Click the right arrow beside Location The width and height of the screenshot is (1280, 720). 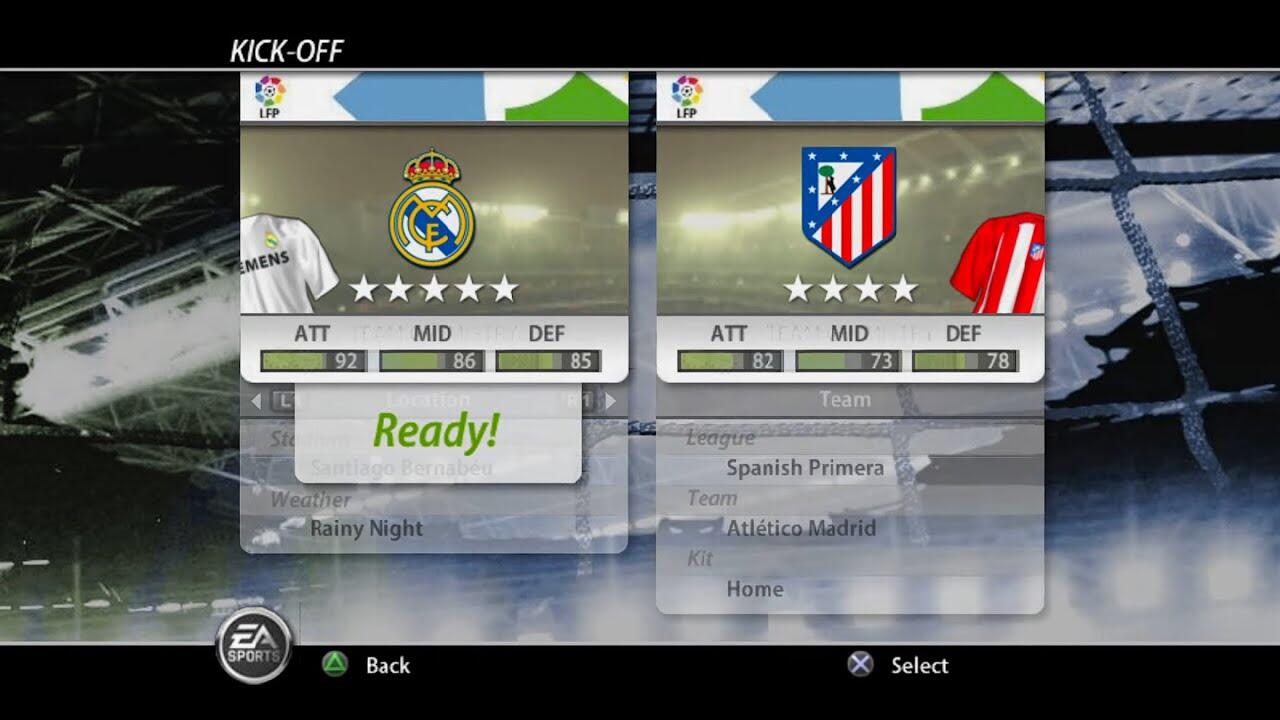click(x=610, y=401)
